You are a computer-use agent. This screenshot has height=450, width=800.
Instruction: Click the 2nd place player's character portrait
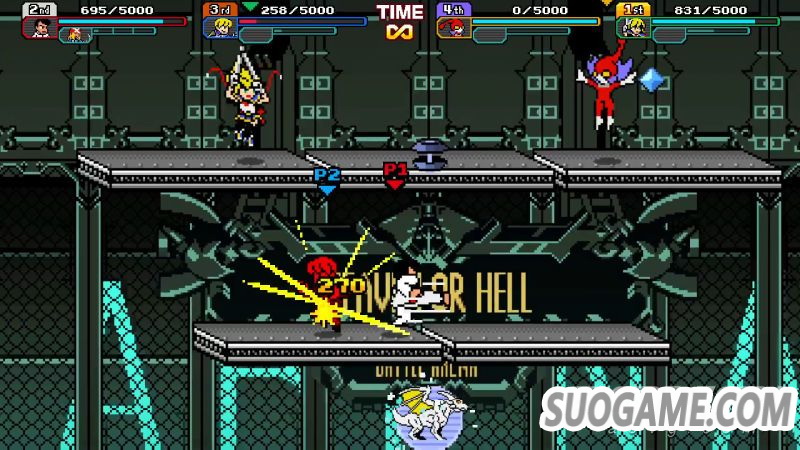tap(41, 27)
